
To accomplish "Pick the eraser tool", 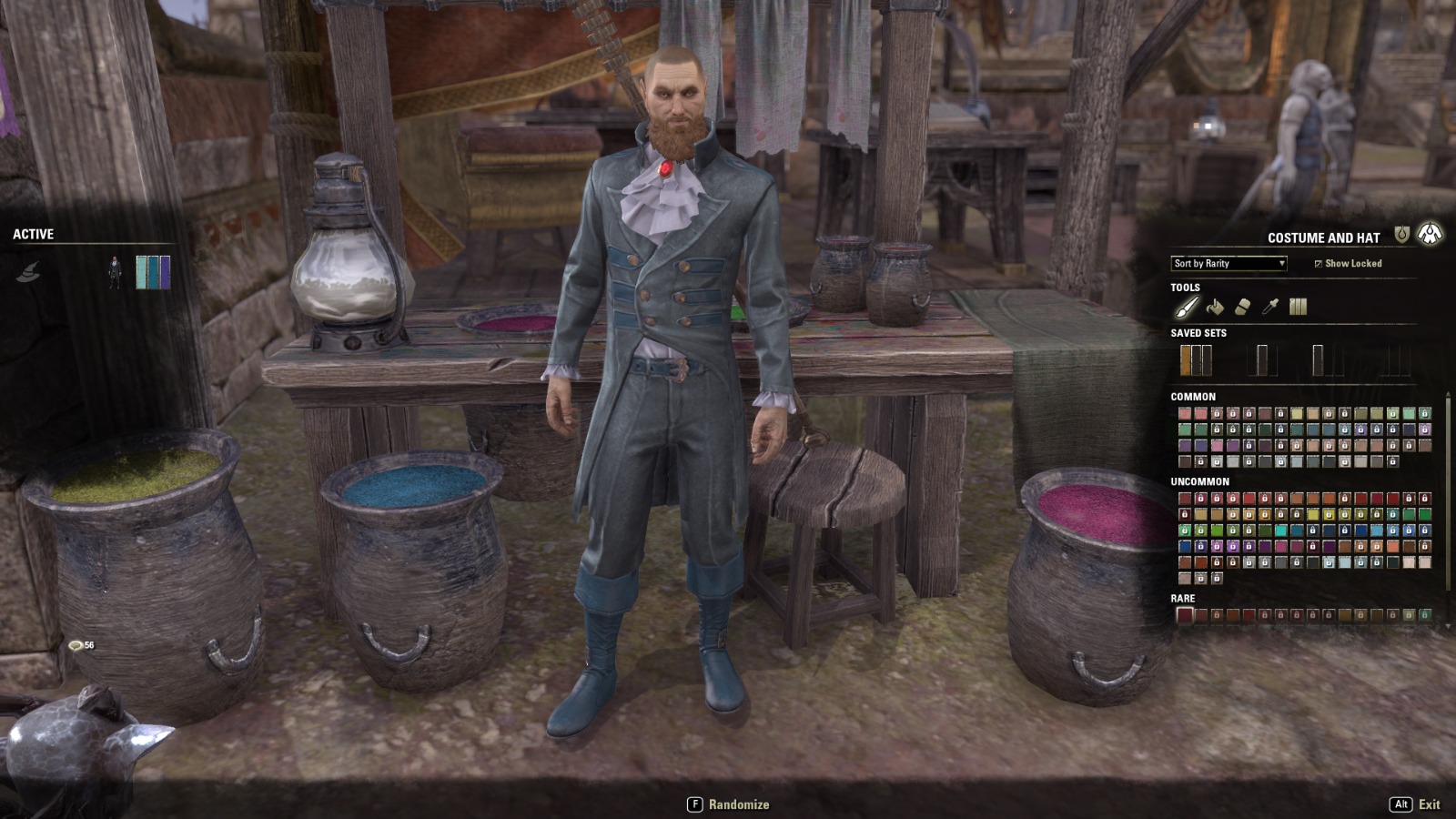I will point(1242,307).
